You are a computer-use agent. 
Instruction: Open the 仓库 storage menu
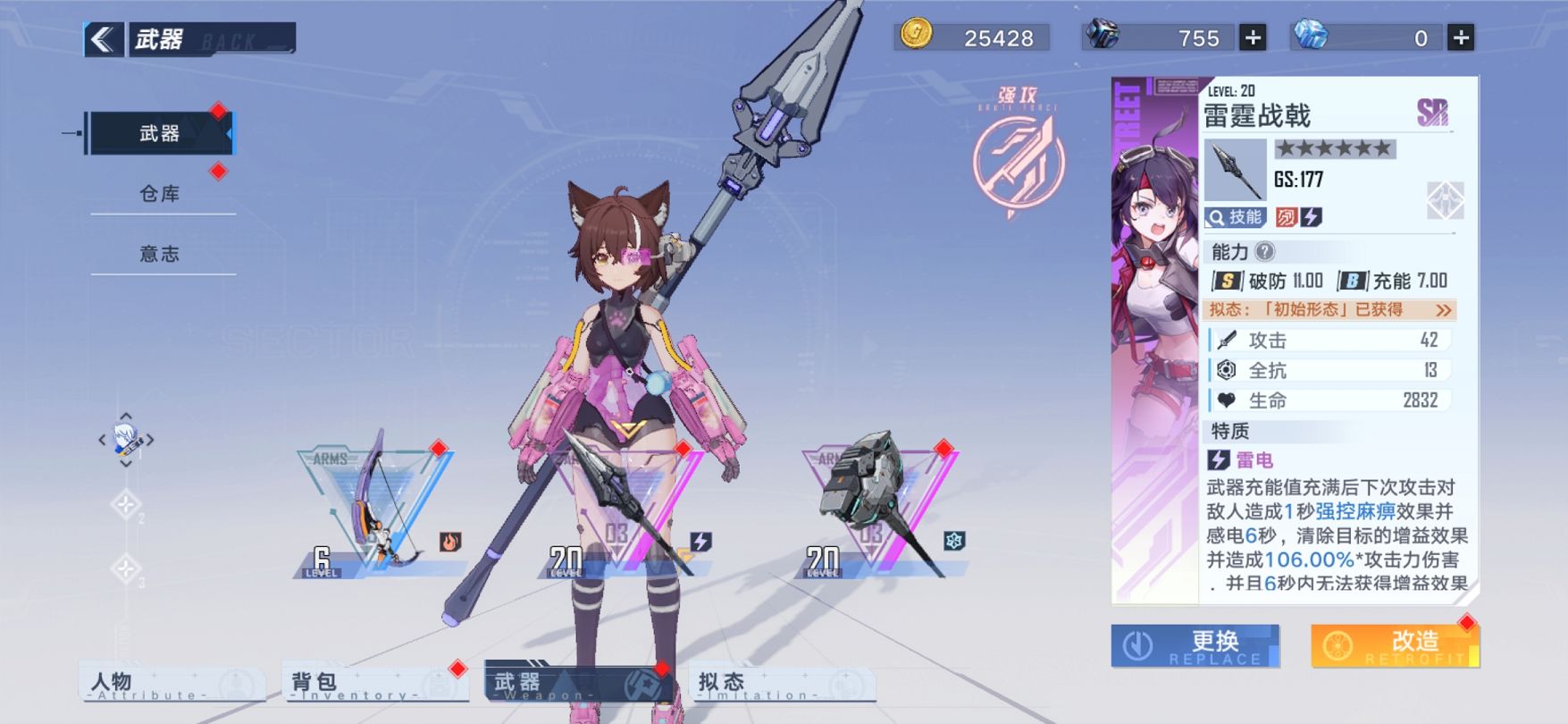[x=161, y=193]
